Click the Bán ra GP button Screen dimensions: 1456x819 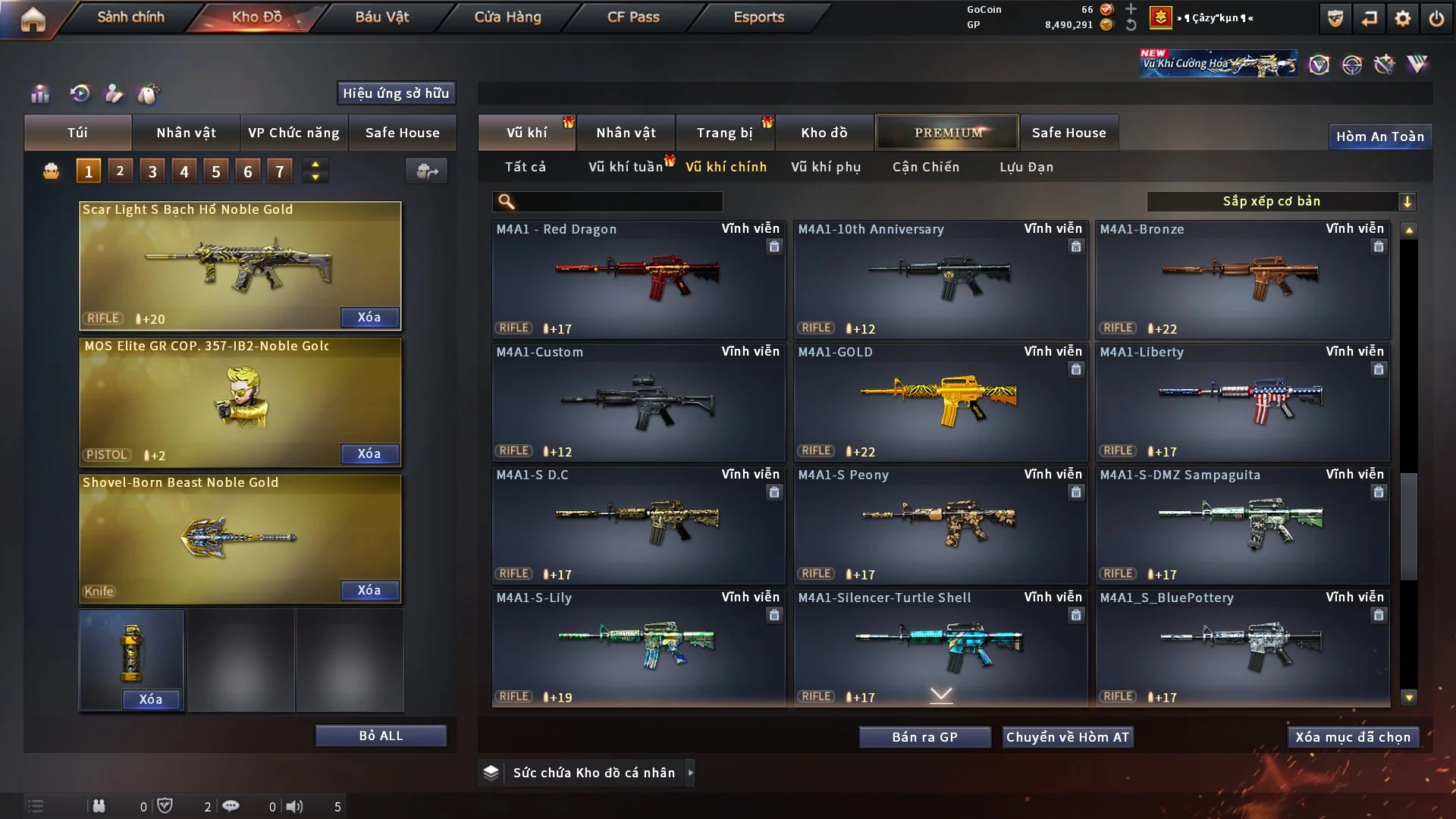pos(924,737)
